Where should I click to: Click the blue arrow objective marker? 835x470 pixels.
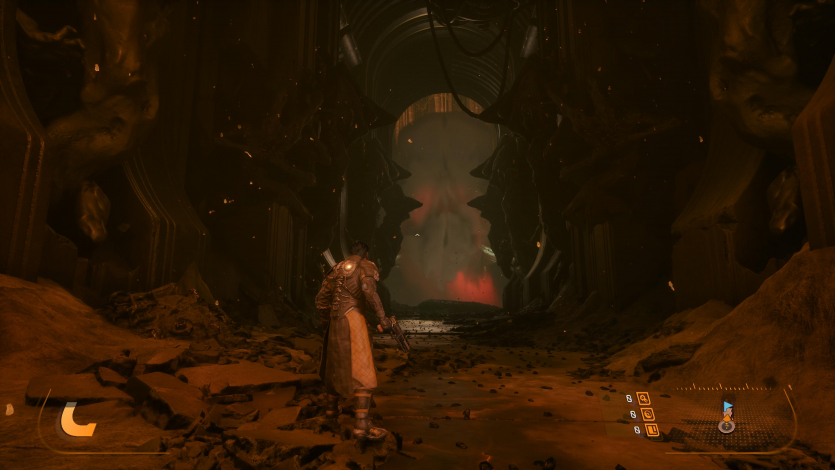click(727, 407)
